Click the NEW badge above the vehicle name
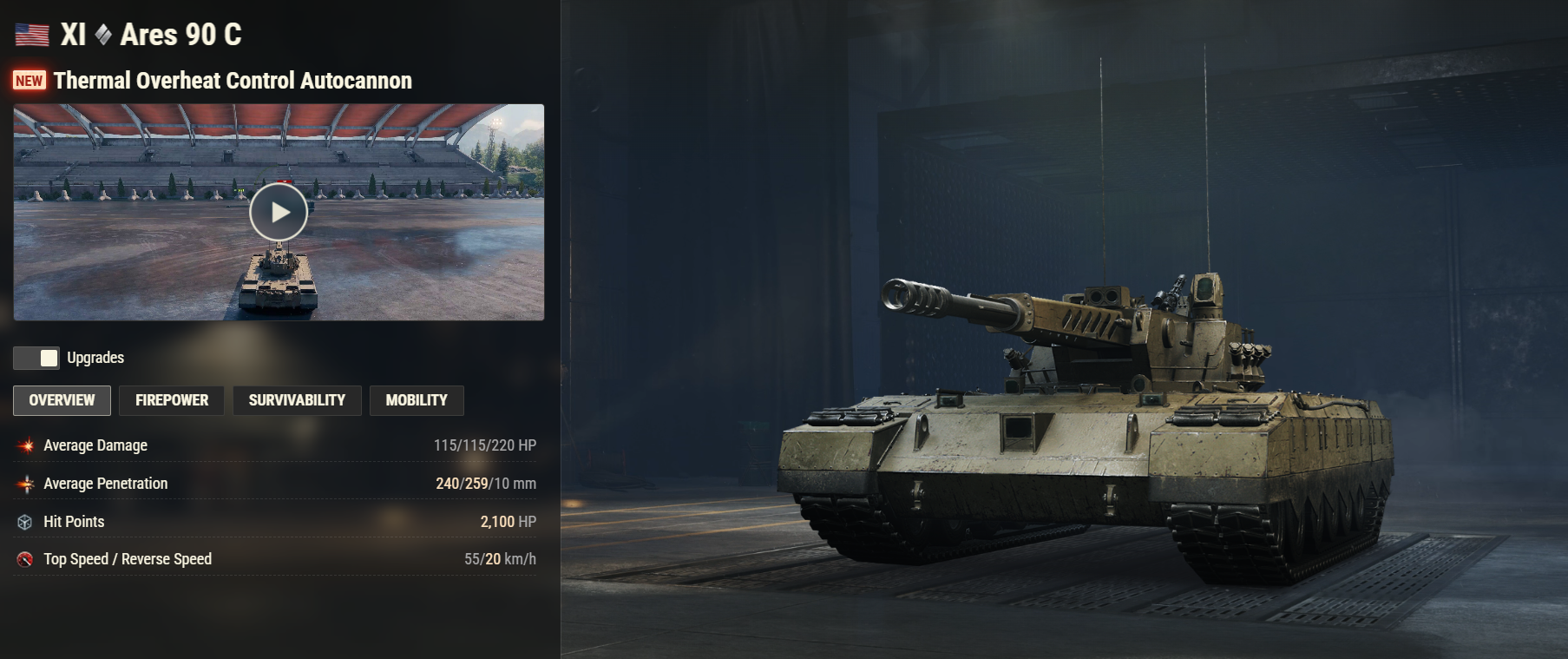Viewport: 1568px width, 659px height. coord(29,81)
